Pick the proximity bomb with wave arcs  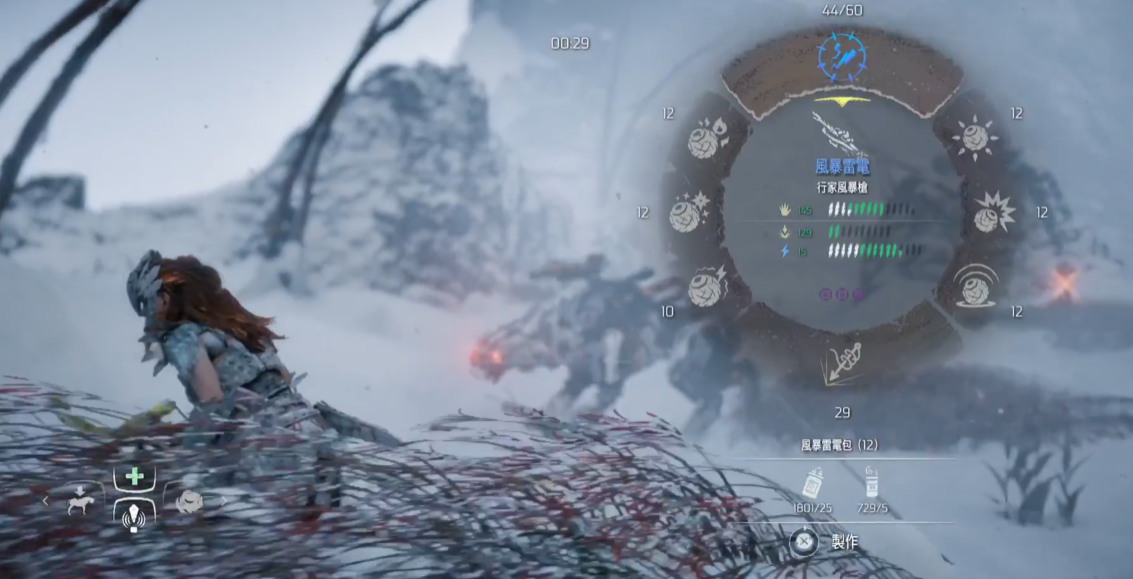click(975, 287)
